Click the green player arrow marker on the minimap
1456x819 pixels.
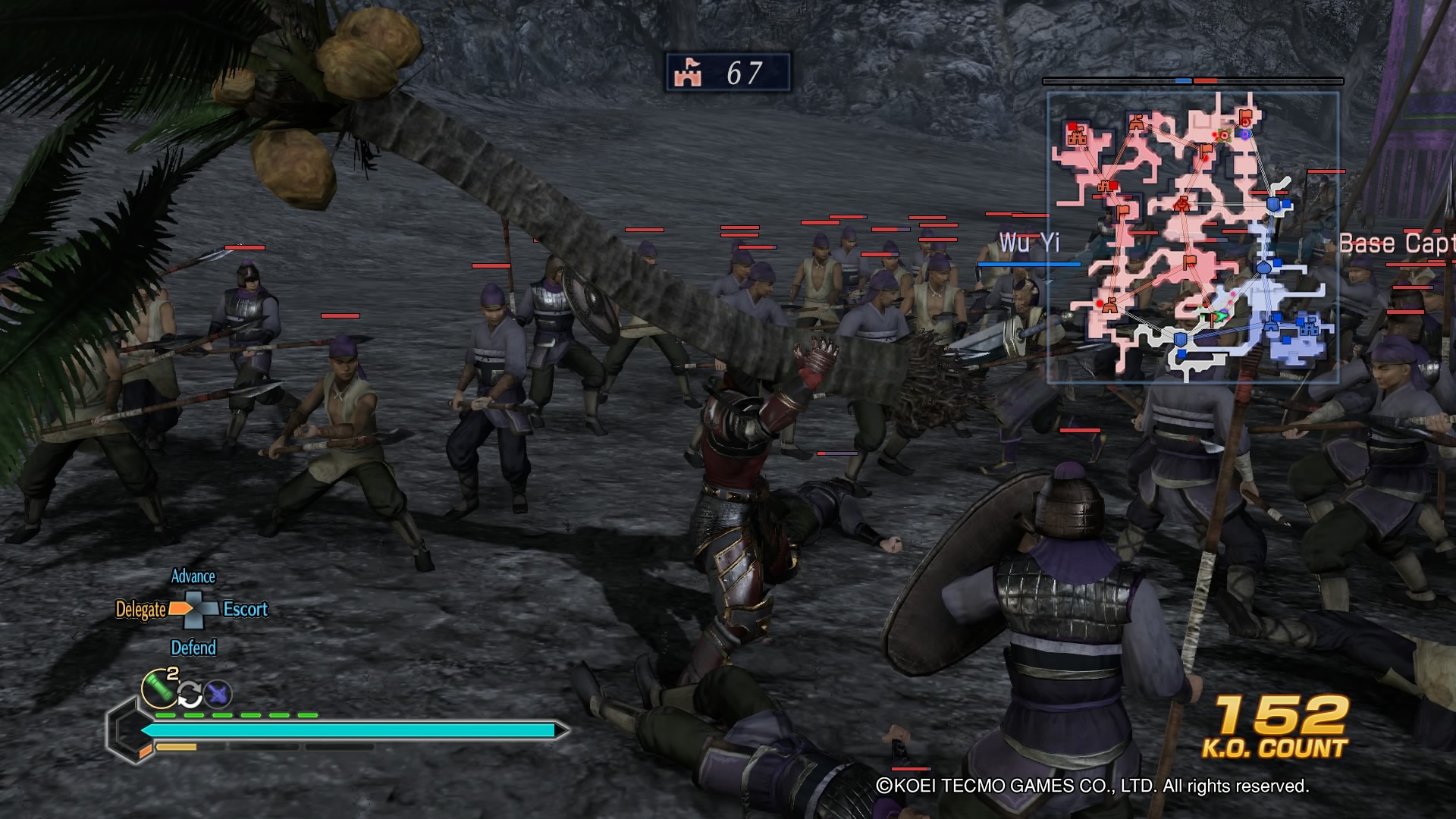(1220, 316)
